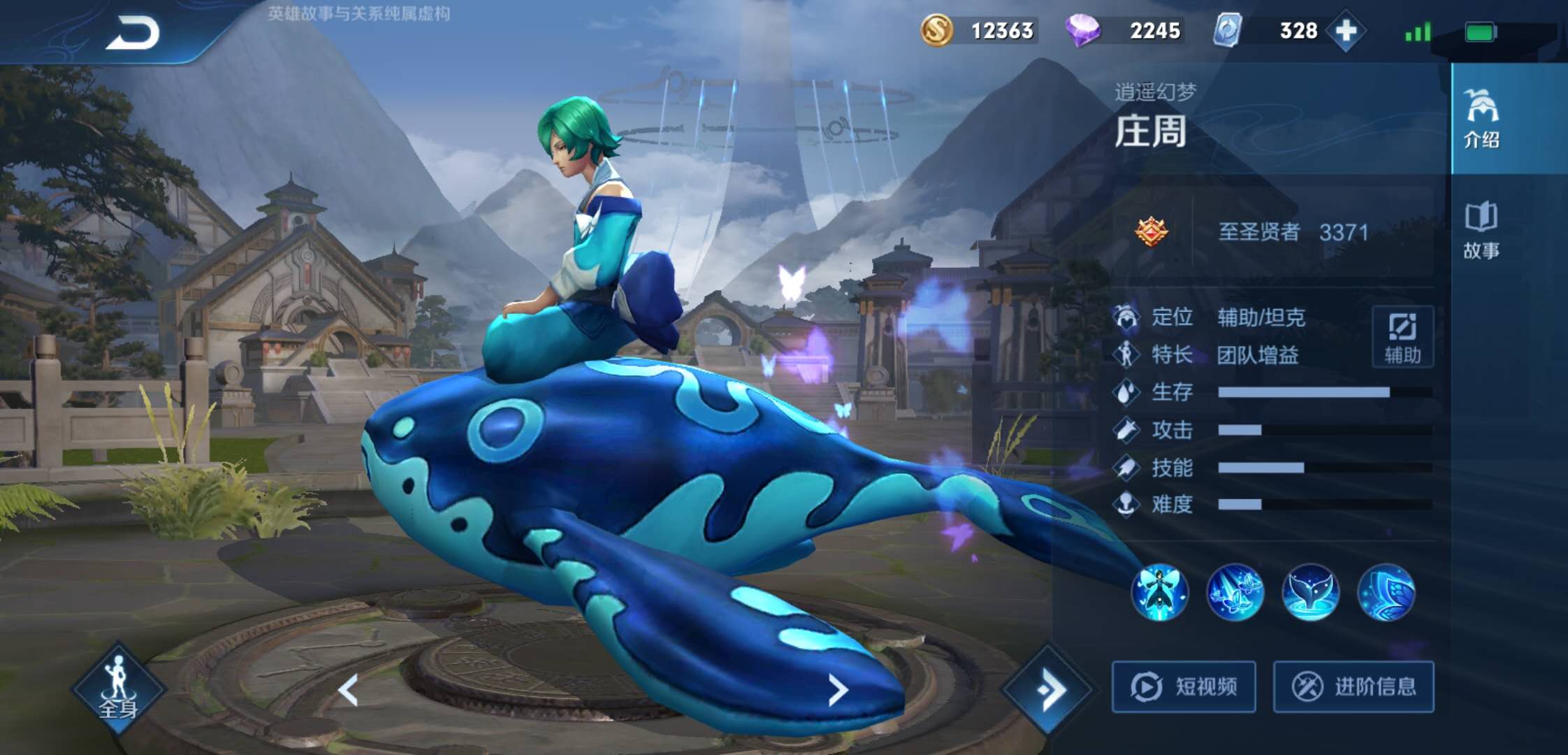Play the 短视频 short video
1568x755 pixels.
[1184, 686]
